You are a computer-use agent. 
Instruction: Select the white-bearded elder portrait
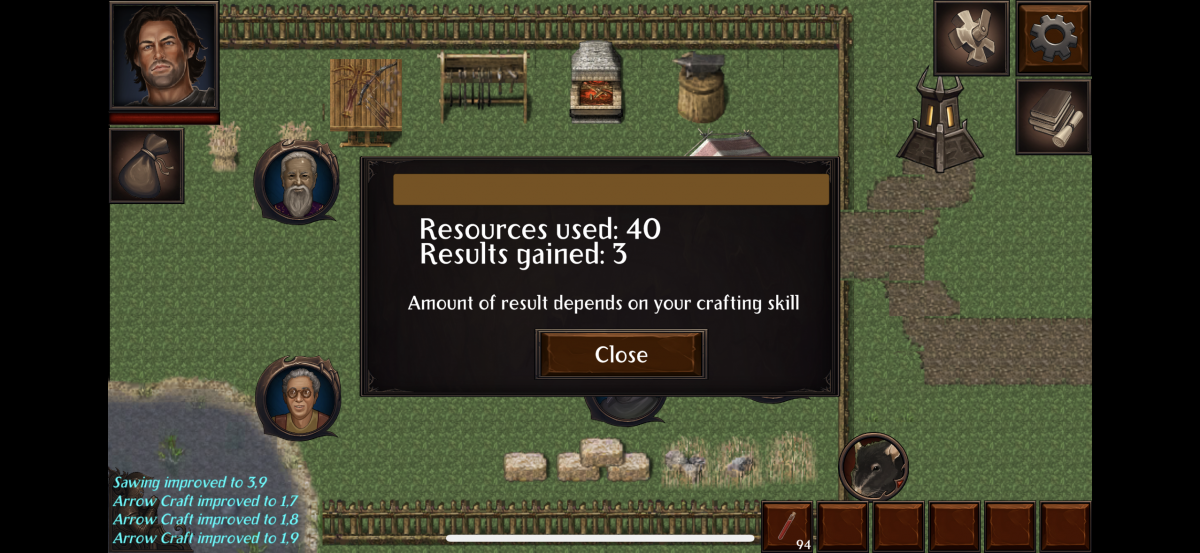click(297, 182)
